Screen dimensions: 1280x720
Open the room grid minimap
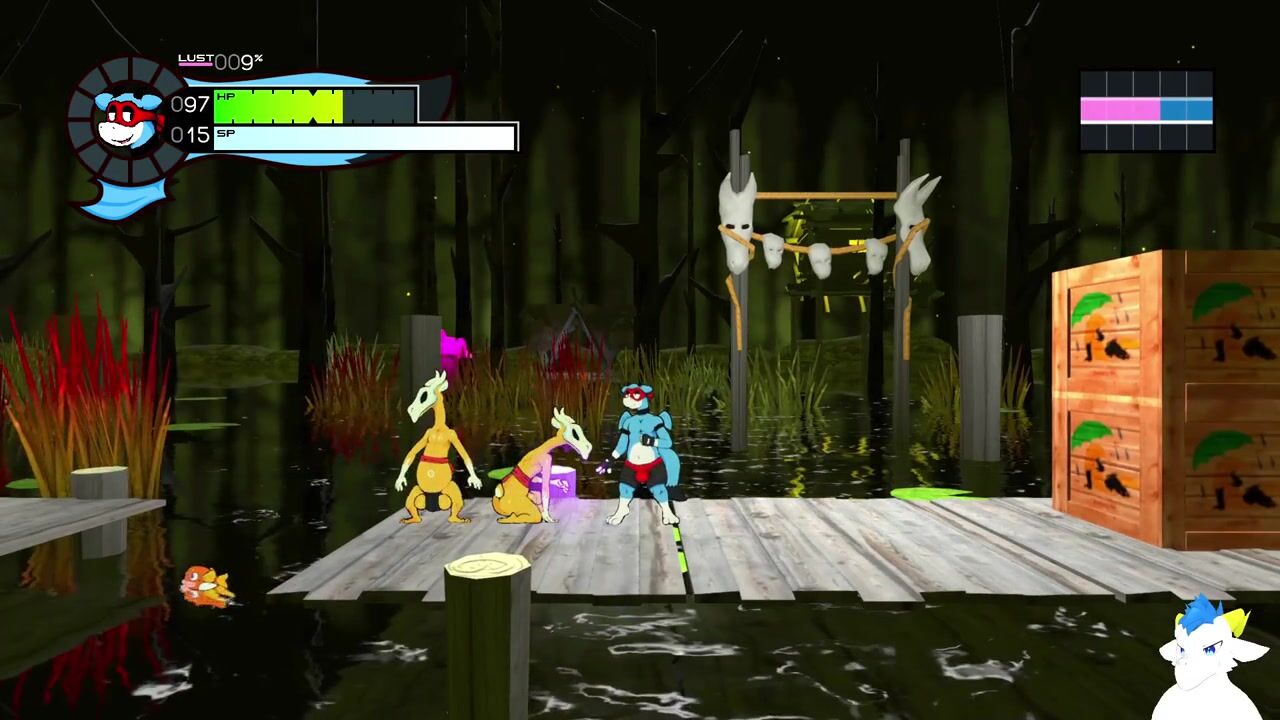tap(1146, 110)
